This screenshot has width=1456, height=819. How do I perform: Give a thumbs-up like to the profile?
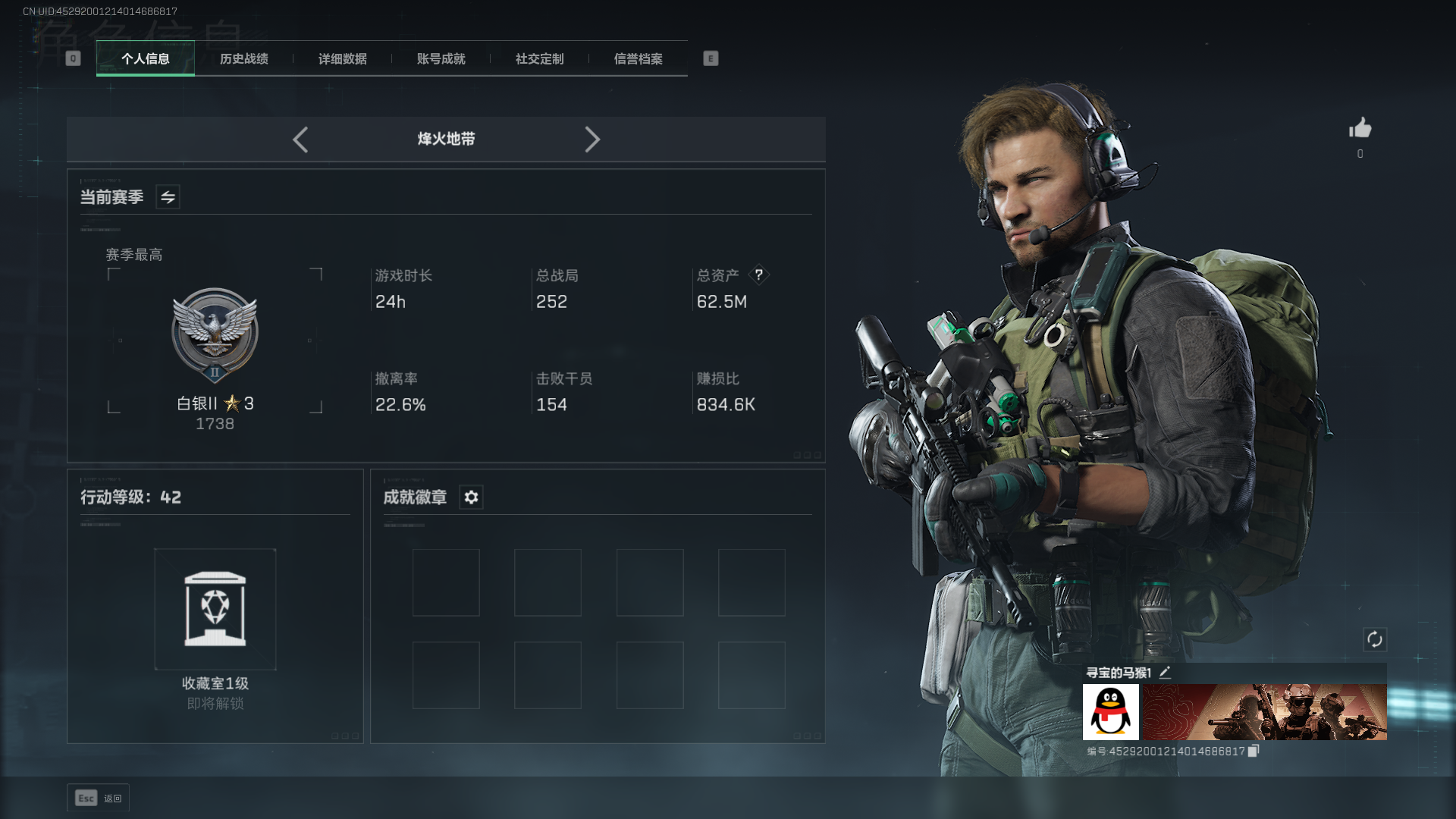(1360, 128)
